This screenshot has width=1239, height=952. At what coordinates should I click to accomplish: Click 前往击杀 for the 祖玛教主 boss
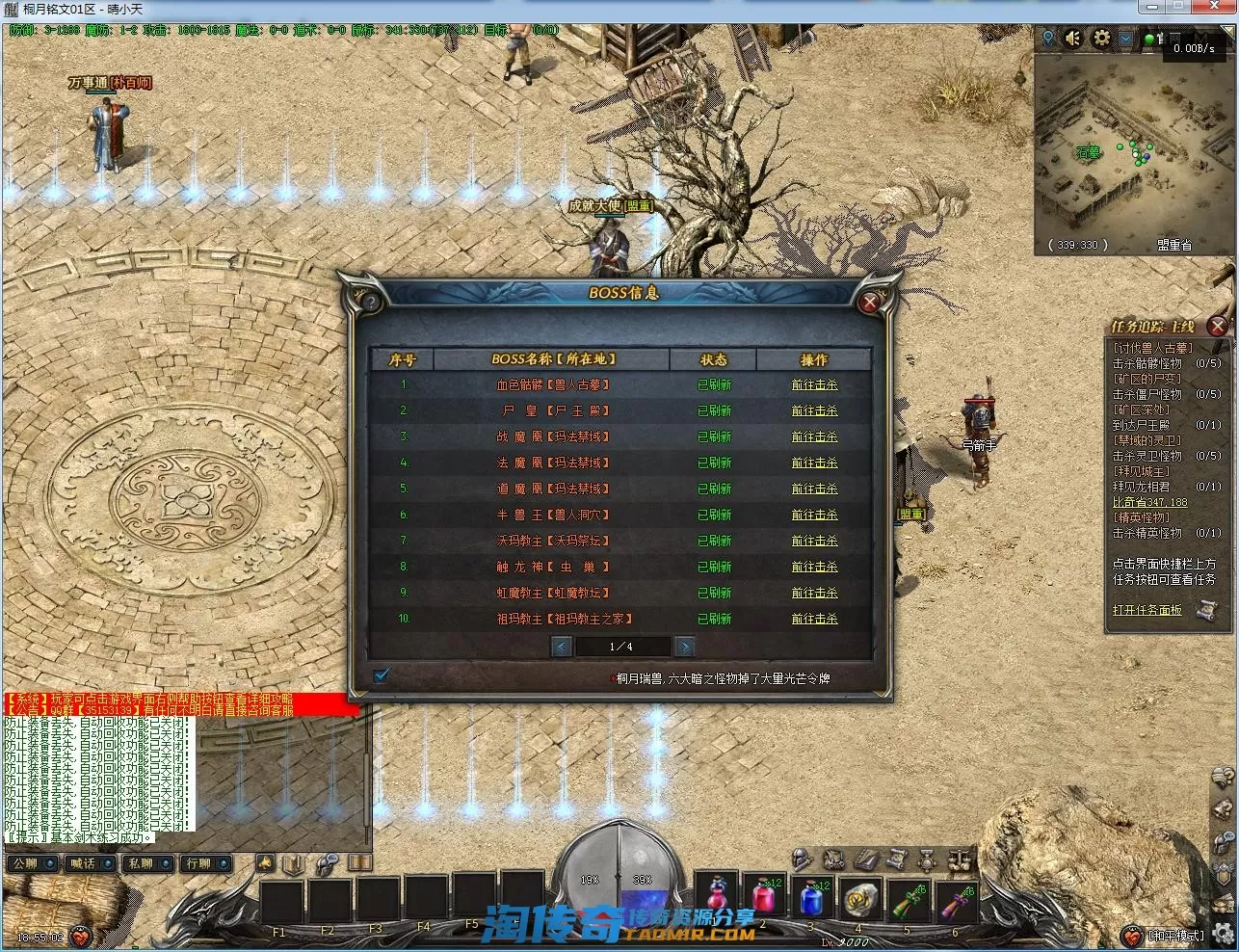[814, 619]
